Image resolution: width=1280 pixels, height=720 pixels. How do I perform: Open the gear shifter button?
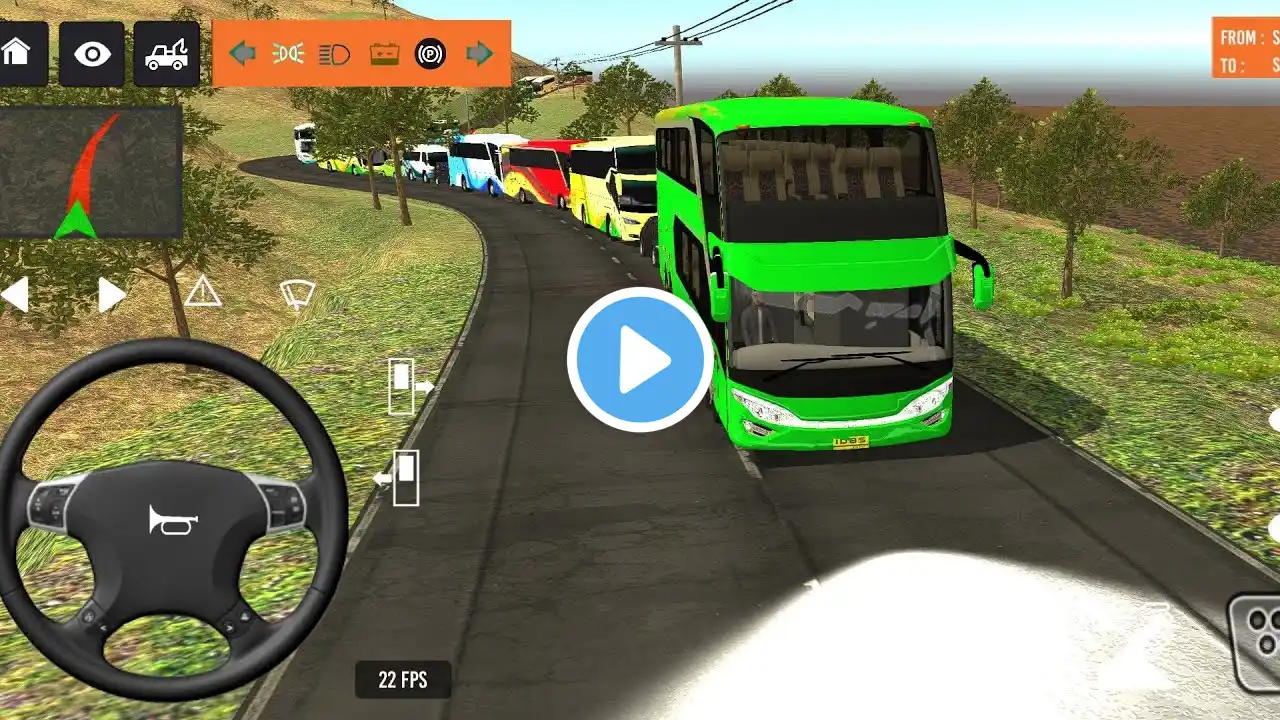click(1258, 640)
